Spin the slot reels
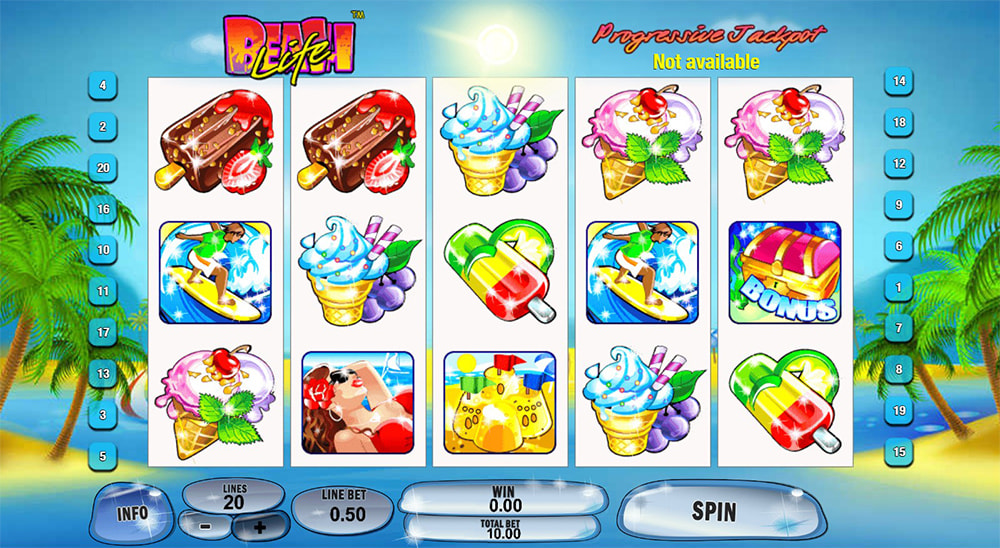Viewport: 1000px width, 548px height. coord(713,512)
